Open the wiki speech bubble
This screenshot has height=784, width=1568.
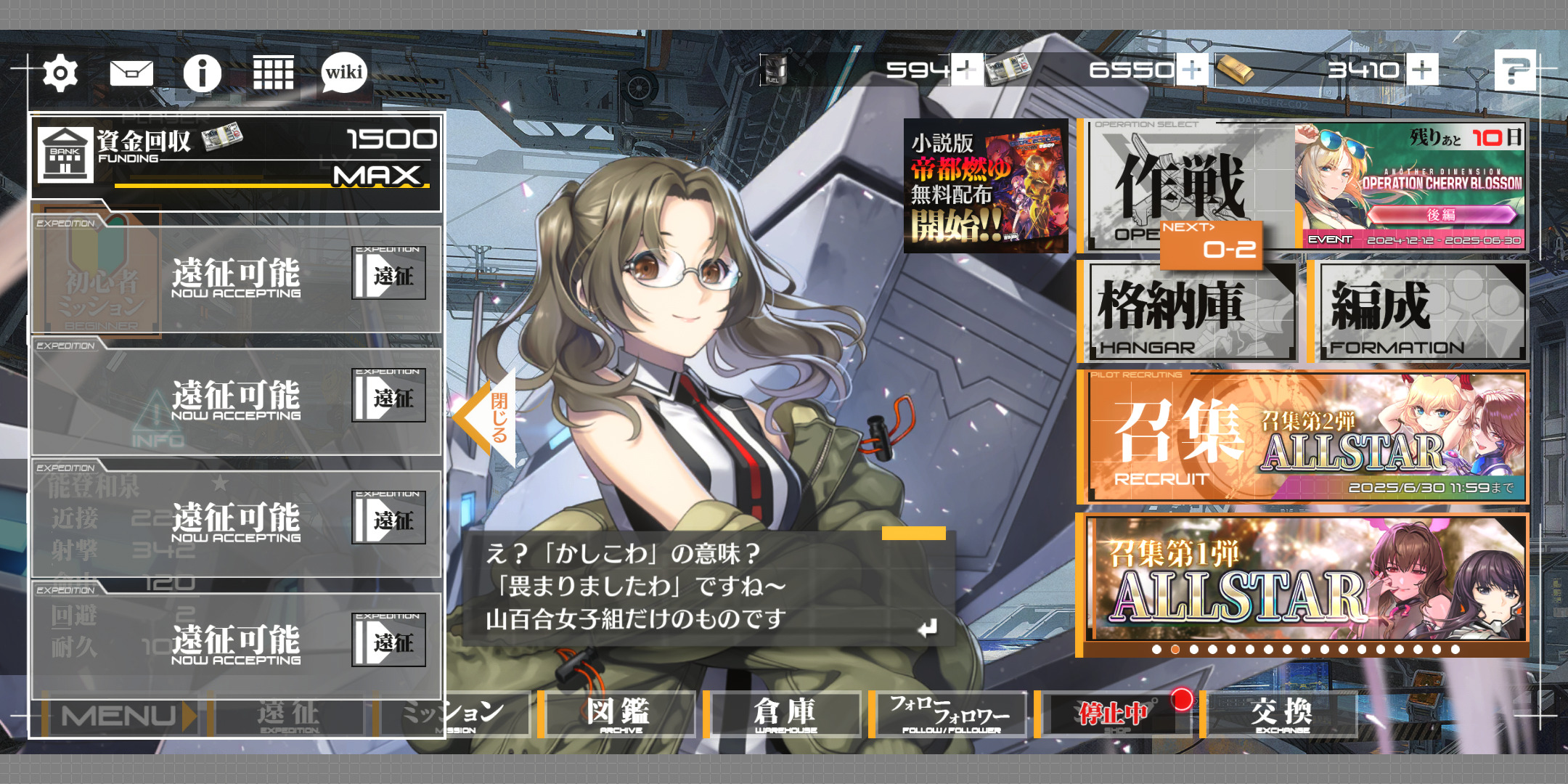344,73
